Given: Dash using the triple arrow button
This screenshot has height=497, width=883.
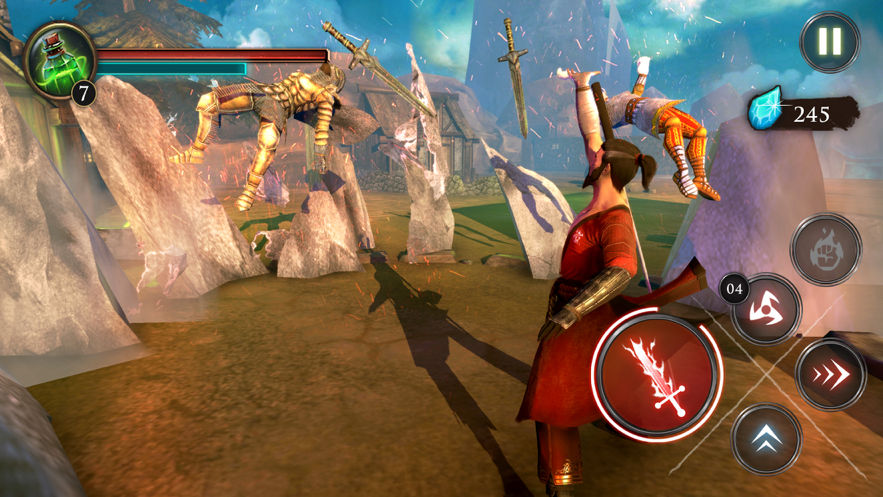Looking at the screenshot, I should point(830,375).
